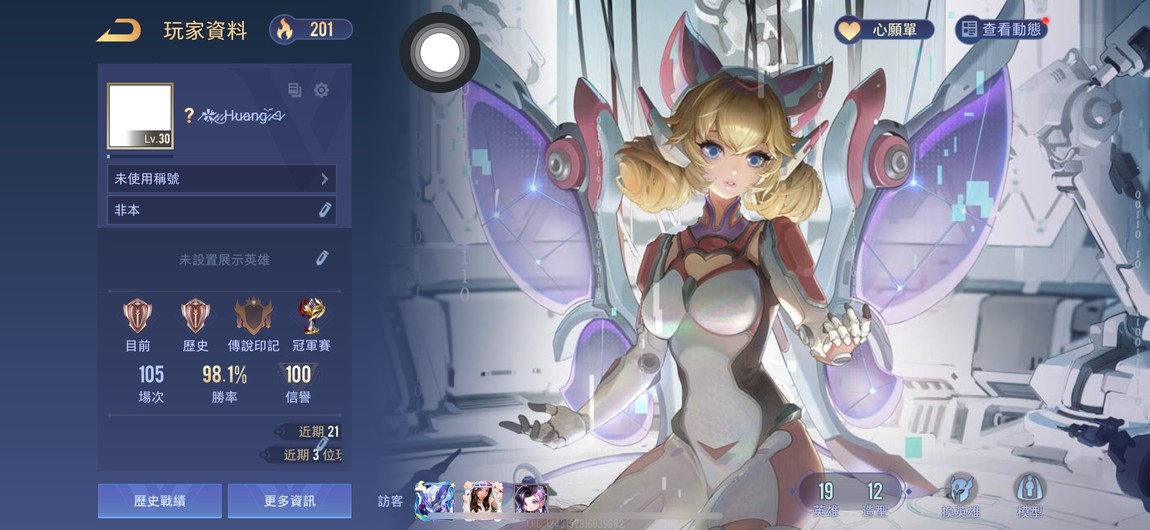Edit the 非本 signature text

(324, 210)
